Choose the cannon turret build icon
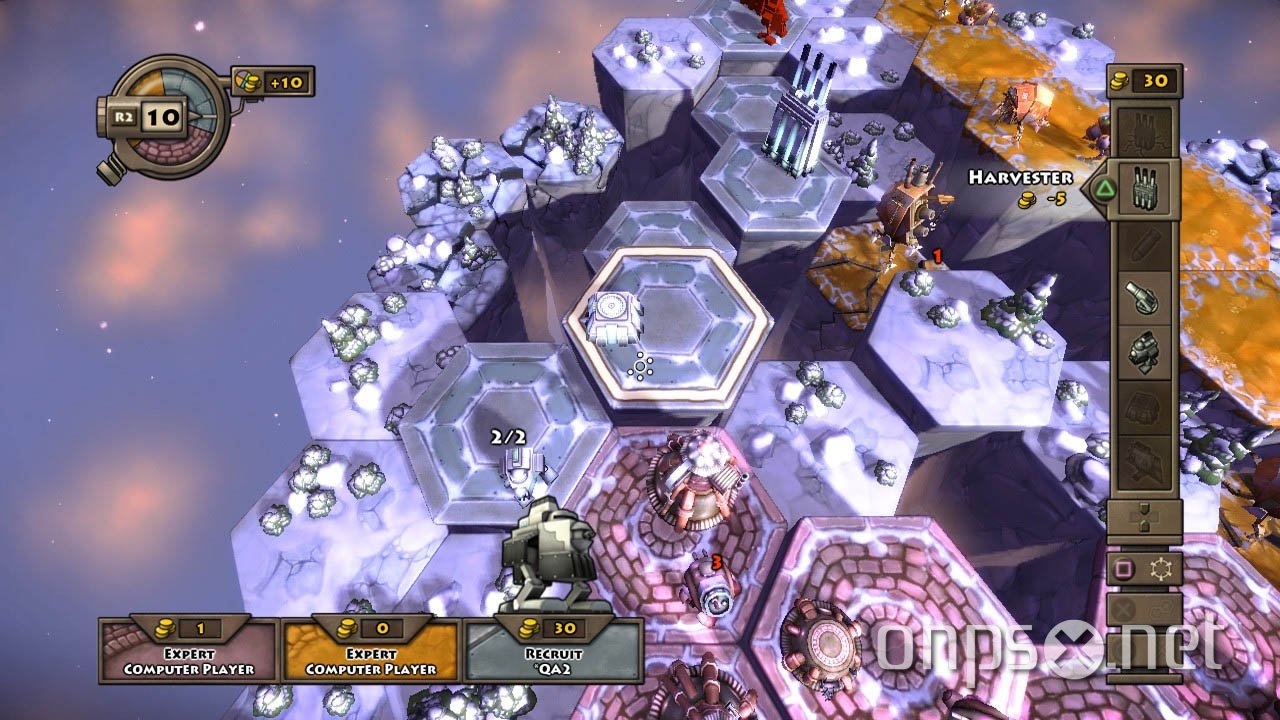 (1144, 297)
